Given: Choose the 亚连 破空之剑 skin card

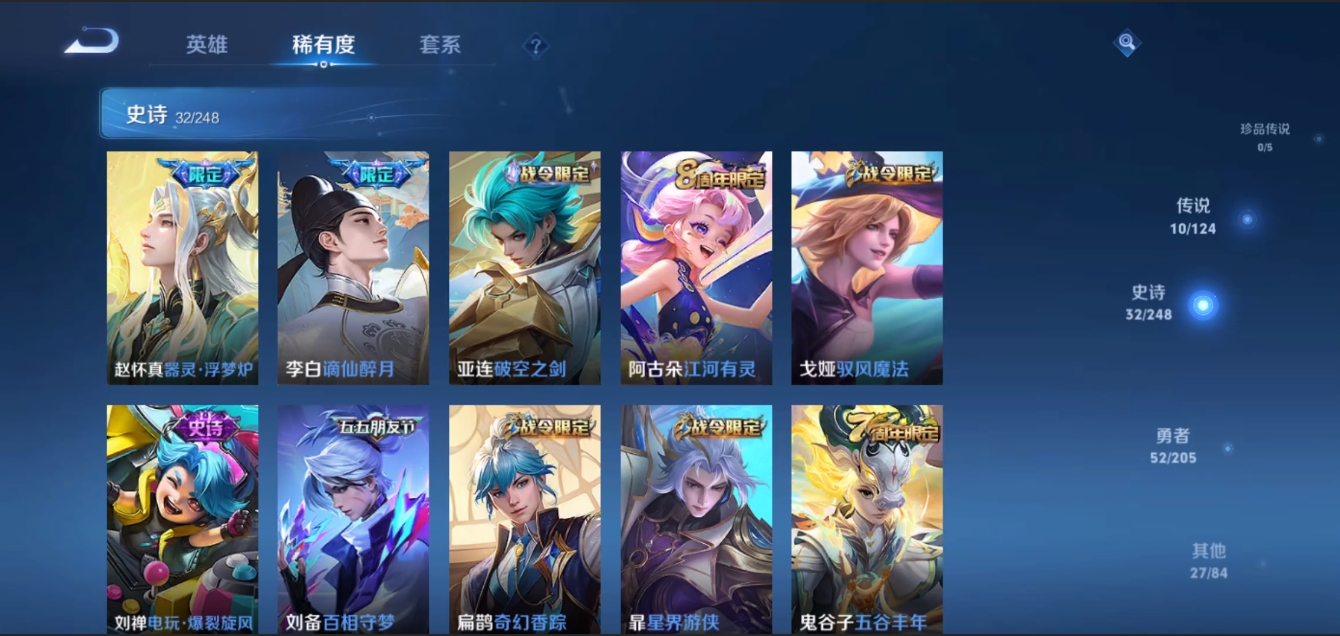Looking at the screenshot, I should (525, 267).
